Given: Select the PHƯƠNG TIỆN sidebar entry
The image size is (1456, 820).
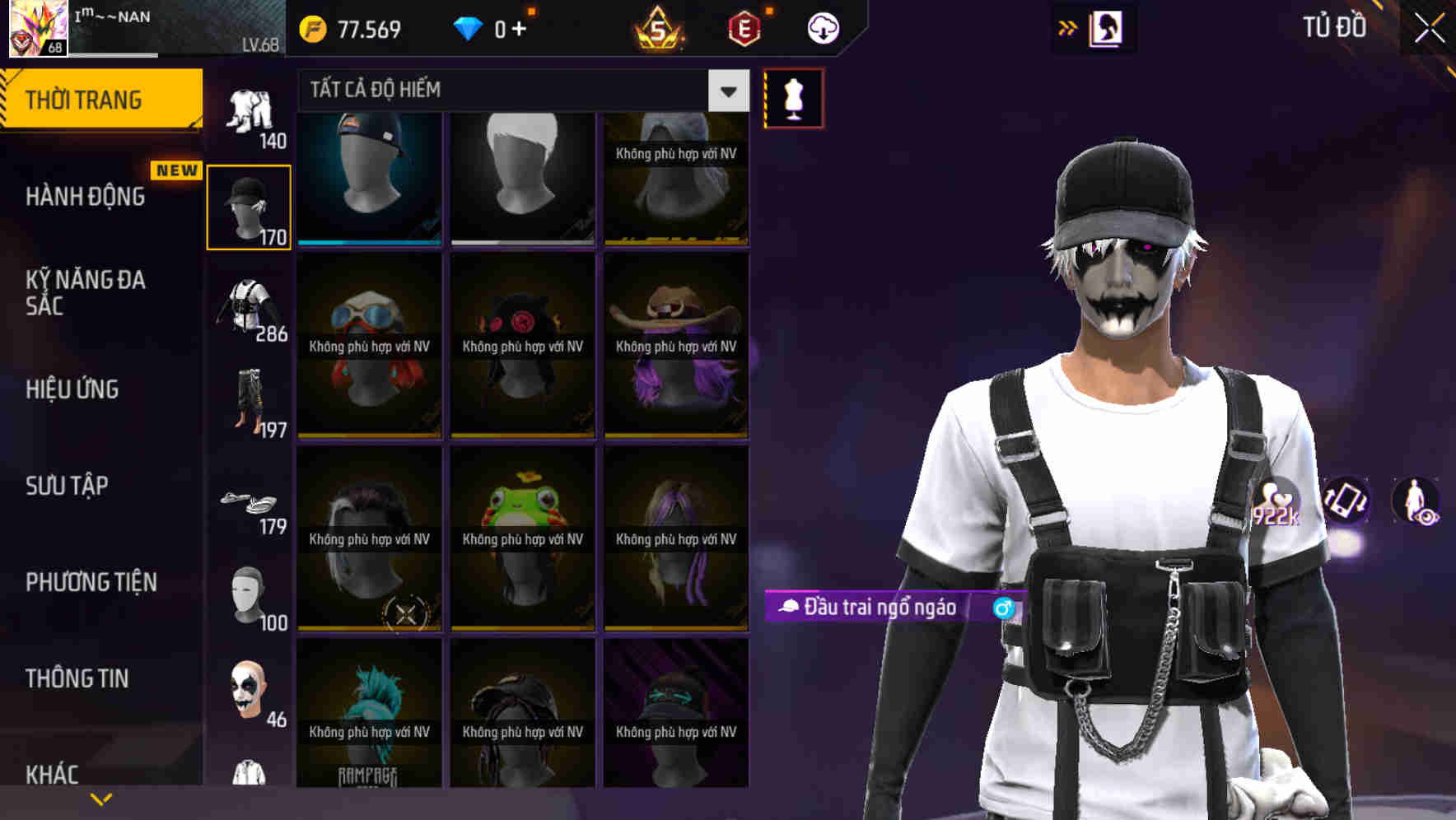Looking at the screenshot, I should 89,582.
